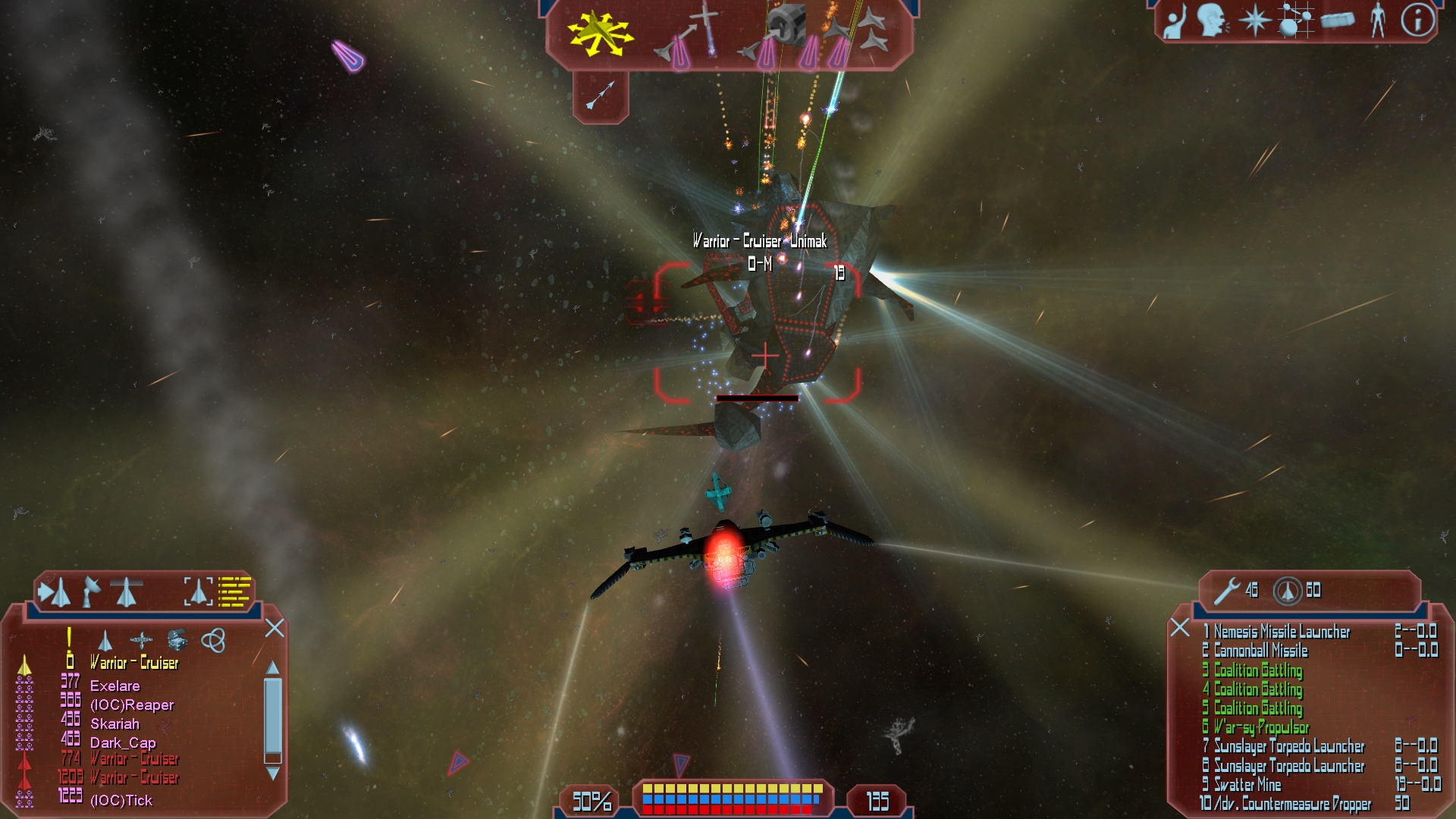Select the radar dish sensor icon
The width and height of the screenshot is (1456, 819).
[91, 591]
